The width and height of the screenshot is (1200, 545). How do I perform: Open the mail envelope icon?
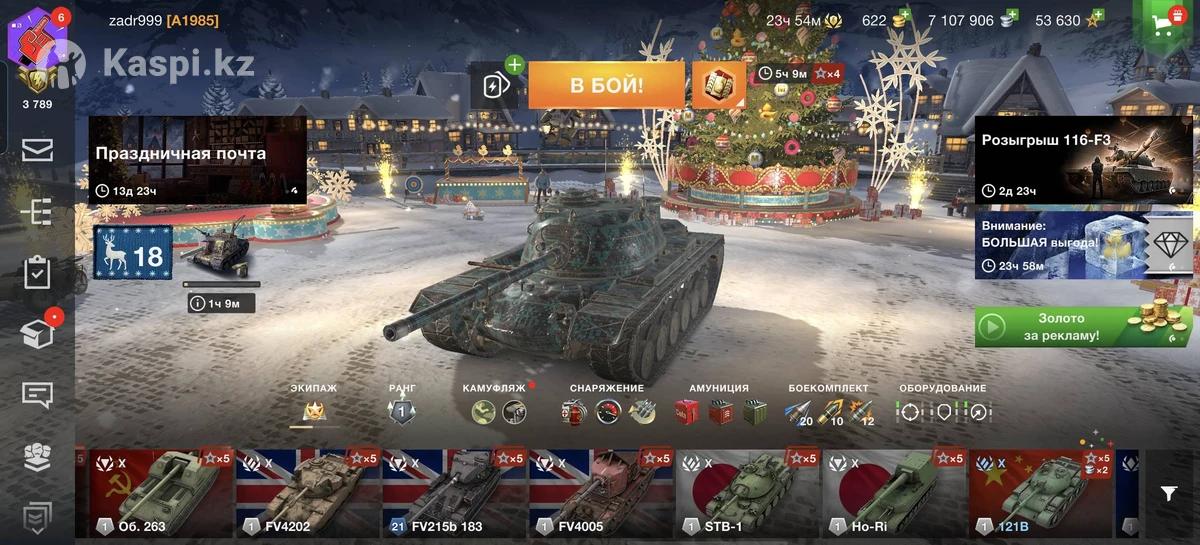tap(37, 150)
